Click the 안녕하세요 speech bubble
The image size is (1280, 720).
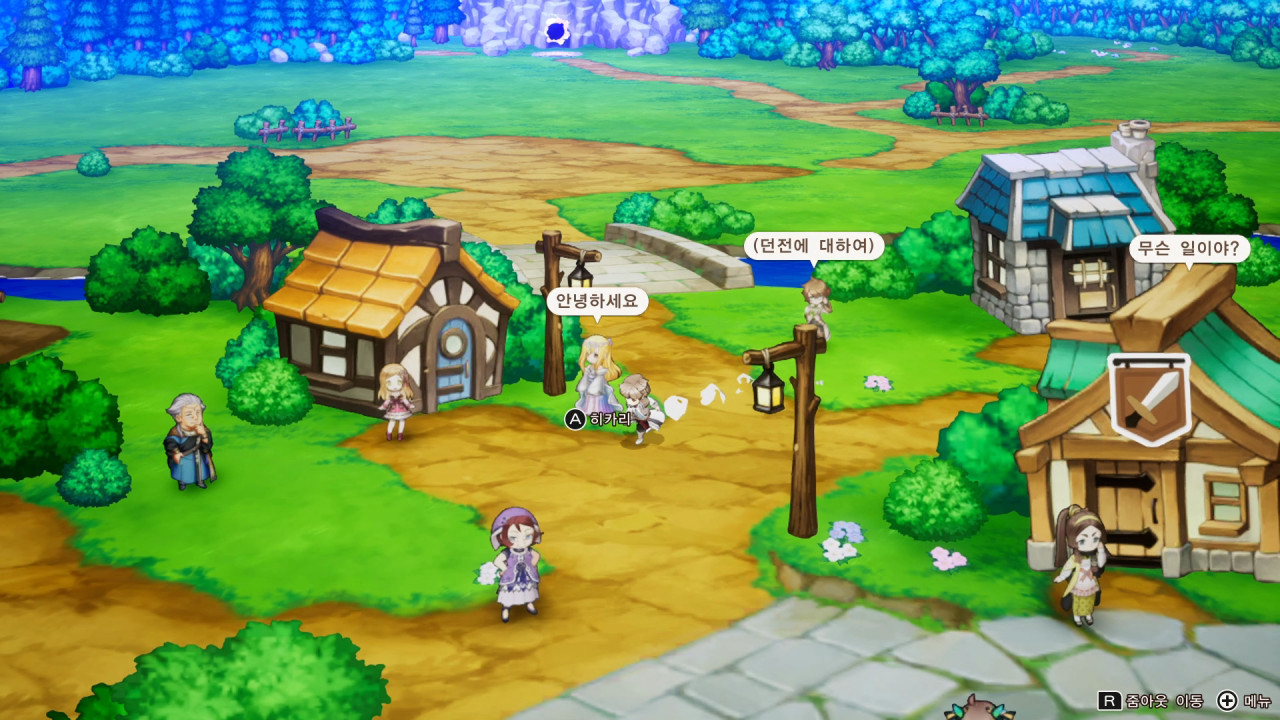[x=597, y=300]
